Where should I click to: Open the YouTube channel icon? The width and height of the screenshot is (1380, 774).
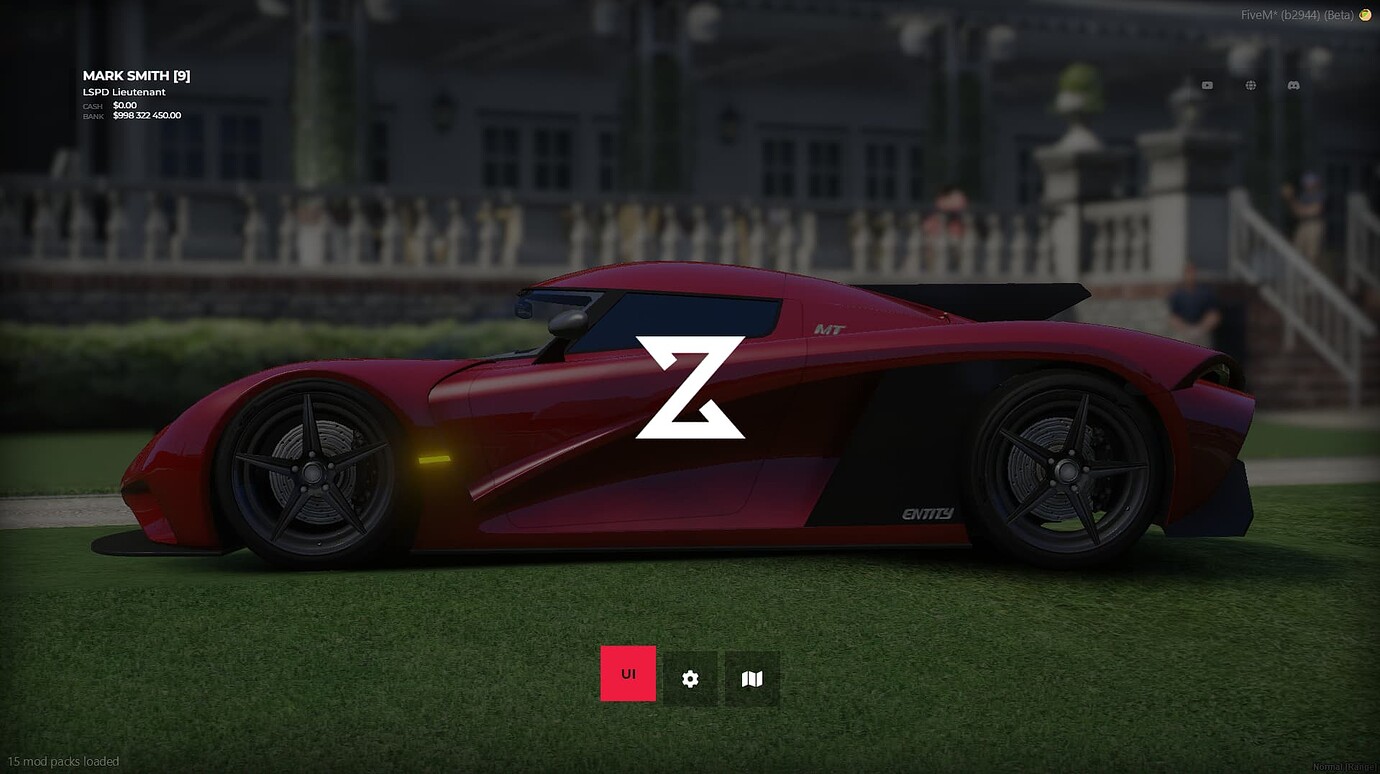click(1206, 85)
